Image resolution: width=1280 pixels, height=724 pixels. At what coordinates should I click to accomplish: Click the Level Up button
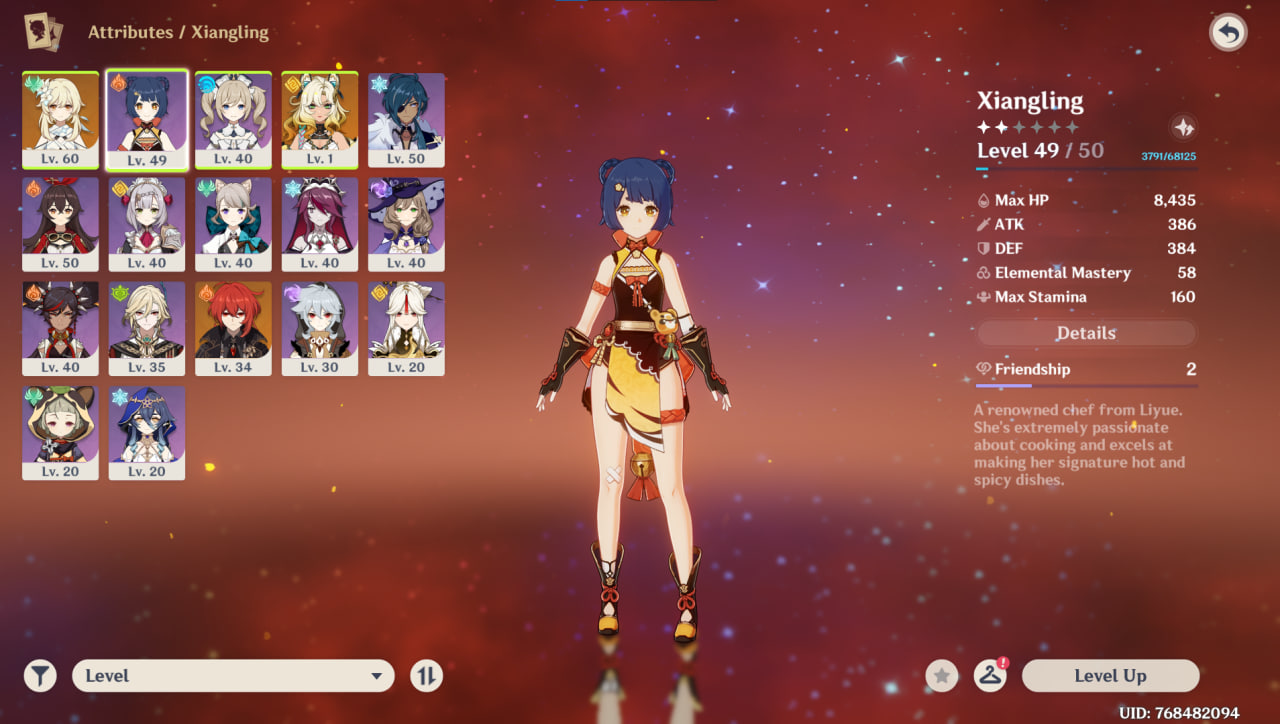tap(1110, 676)
